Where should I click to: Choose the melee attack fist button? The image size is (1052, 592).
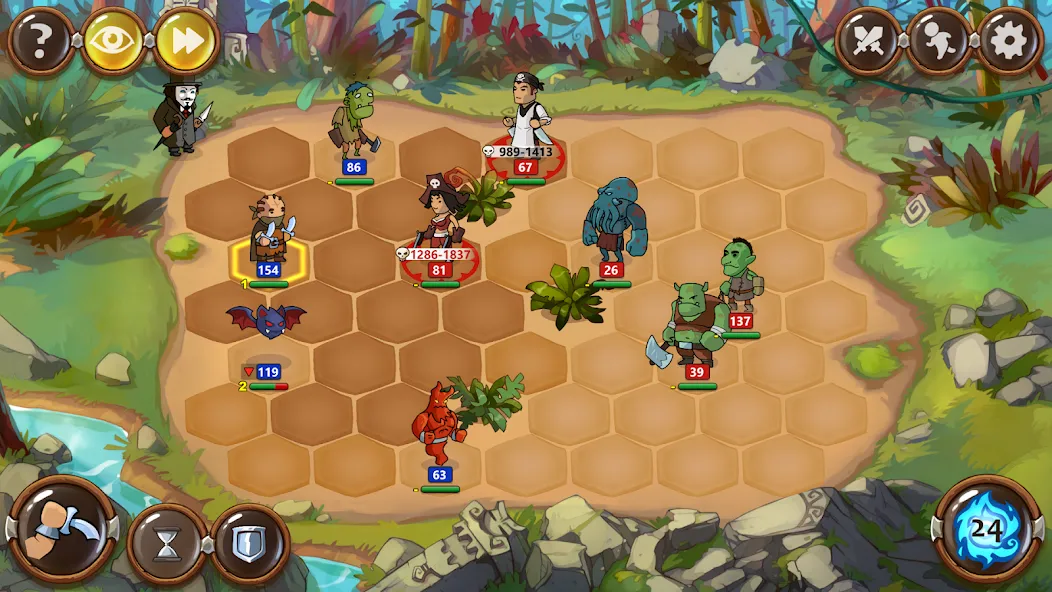[x=60, y=530]
